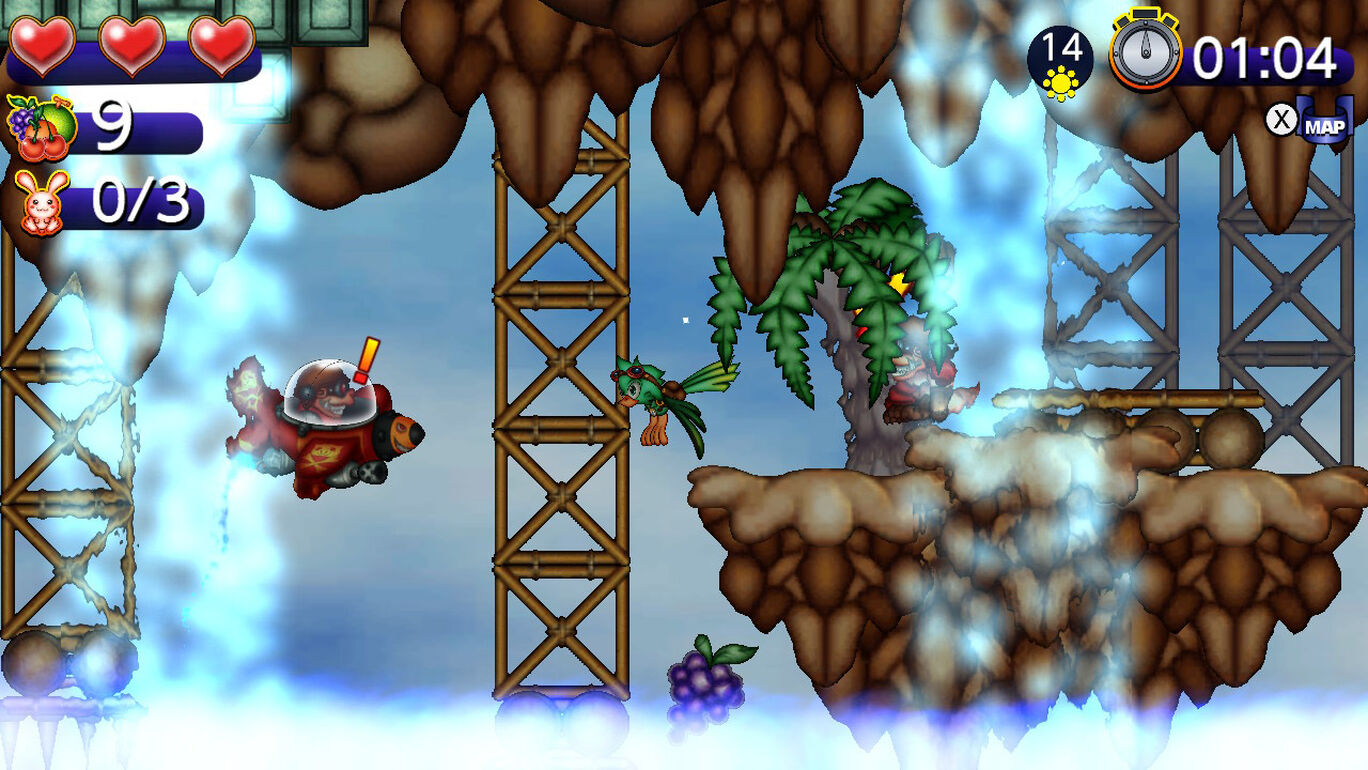
Task: Select the first heart in the health bar
Action: [x=40, y=43]
